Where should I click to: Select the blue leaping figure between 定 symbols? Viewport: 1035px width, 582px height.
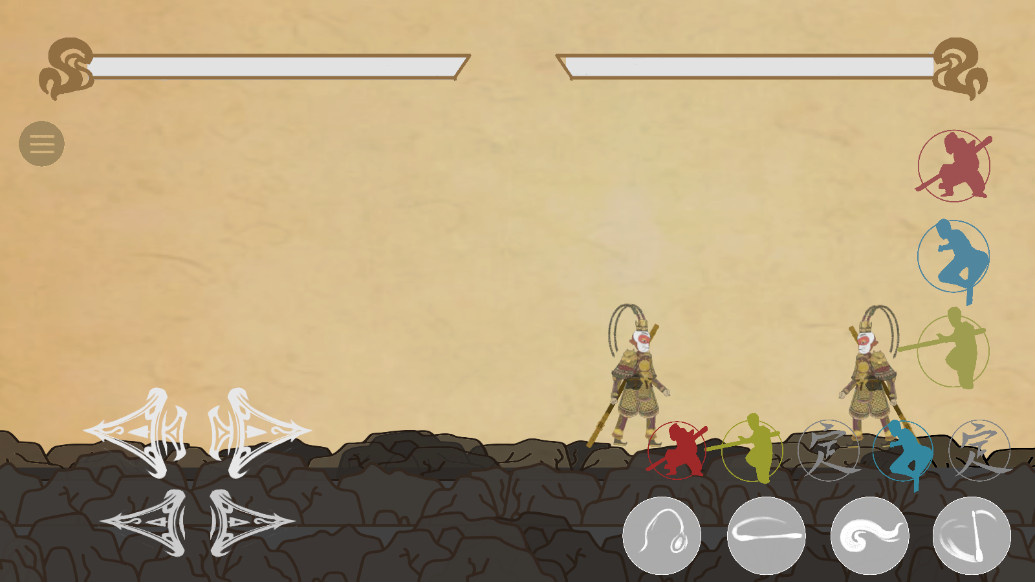point(903,451)
